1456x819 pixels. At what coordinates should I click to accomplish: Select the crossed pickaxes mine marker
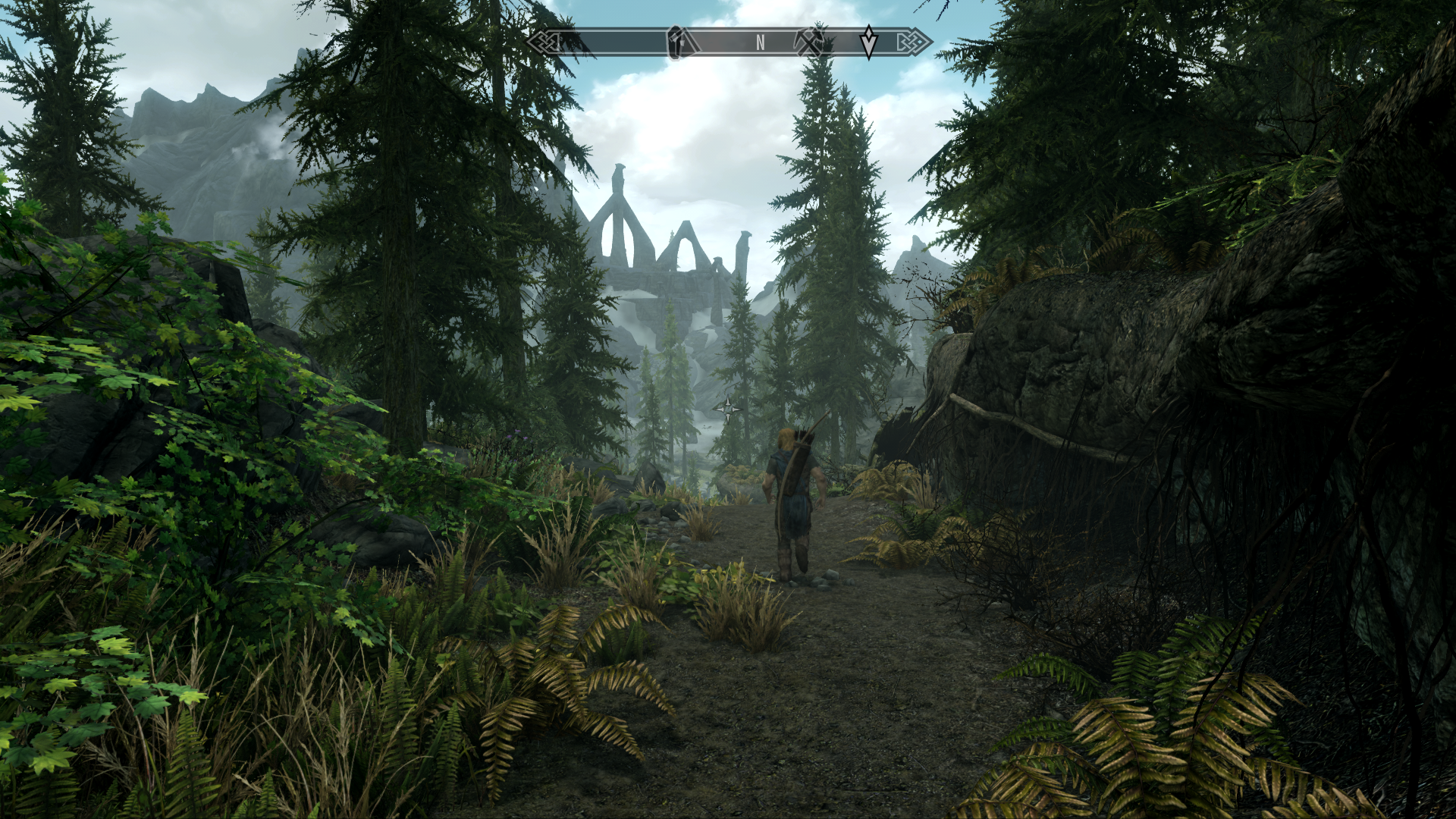809,42
